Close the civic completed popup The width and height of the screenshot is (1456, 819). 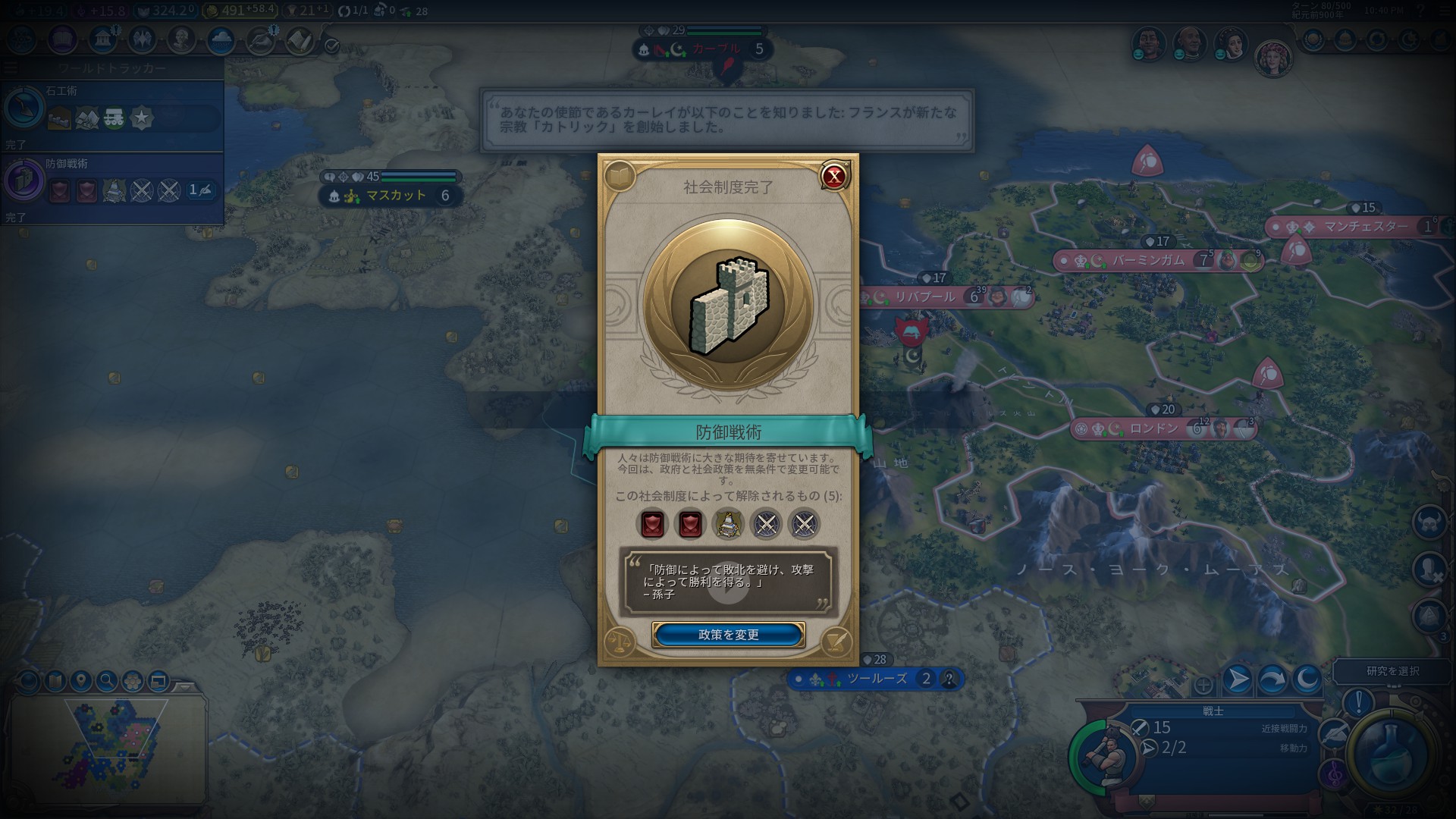pos(834,177)
